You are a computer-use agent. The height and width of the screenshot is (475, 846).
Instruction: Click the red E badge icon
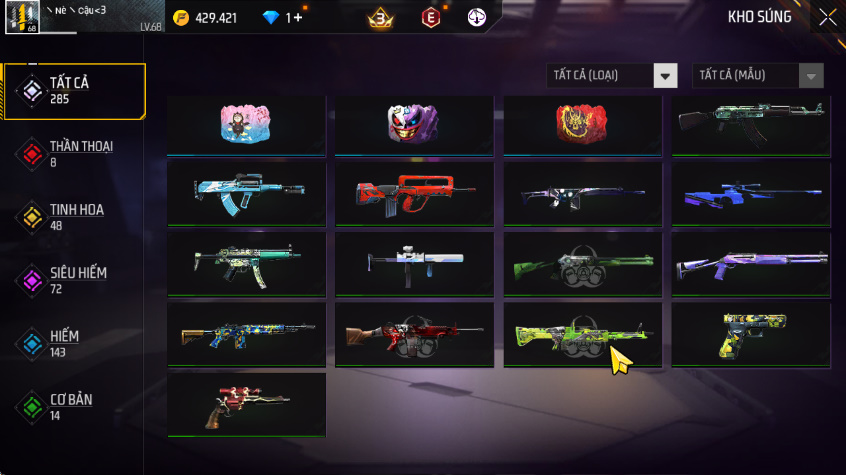pyautogui.click(x=431, y=17)
